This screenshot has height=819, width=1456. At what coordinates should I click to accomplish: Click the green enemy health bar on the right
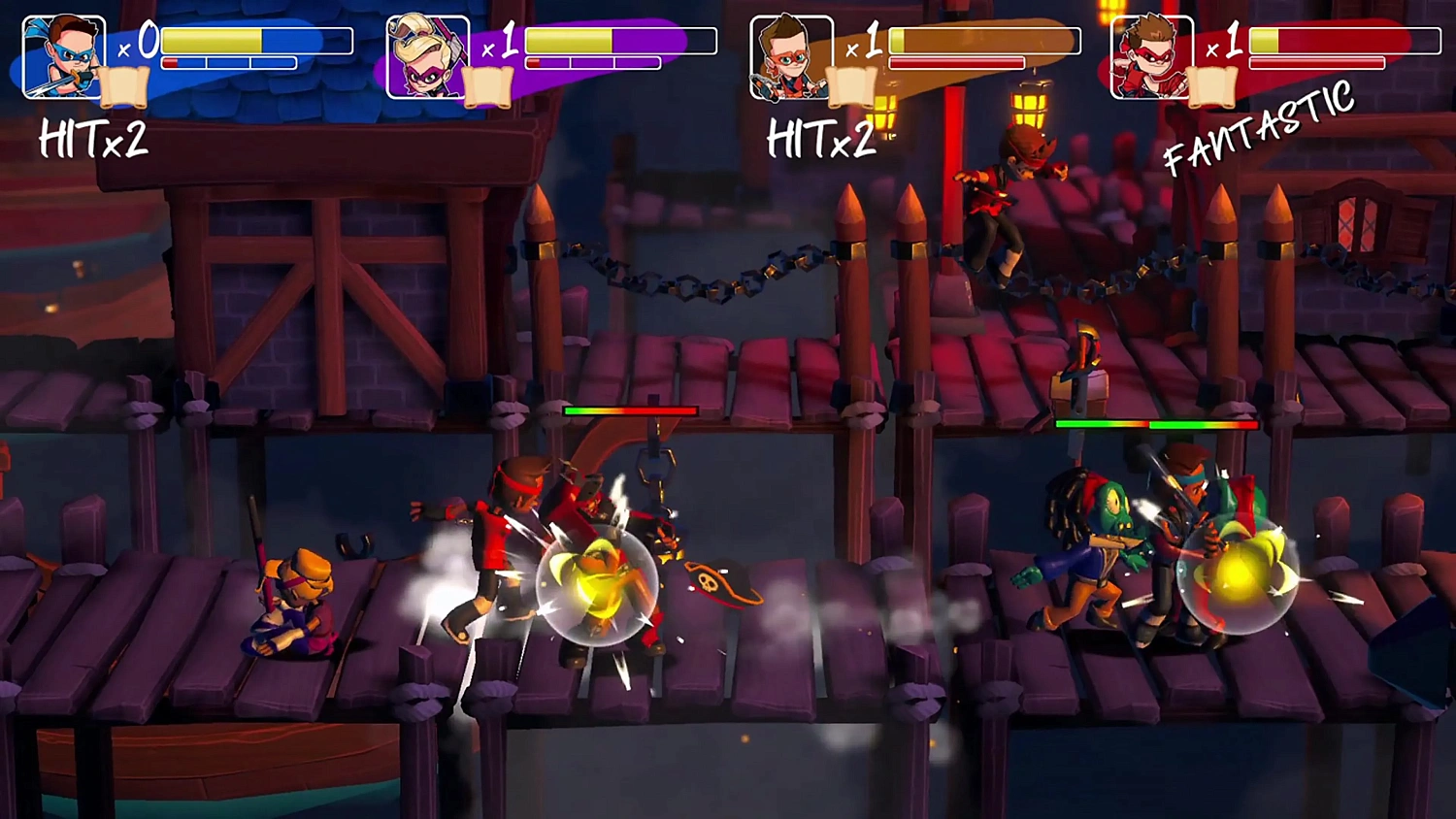click(x=1155, y=425)
